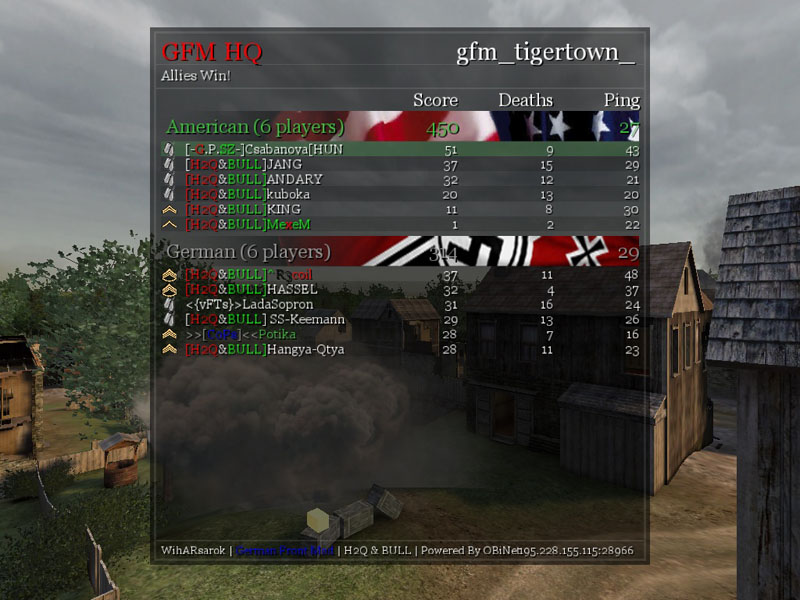The height and width of the screenshot is (600, 800).
Task: Click the German team header row
Action: tap(400, 252)
